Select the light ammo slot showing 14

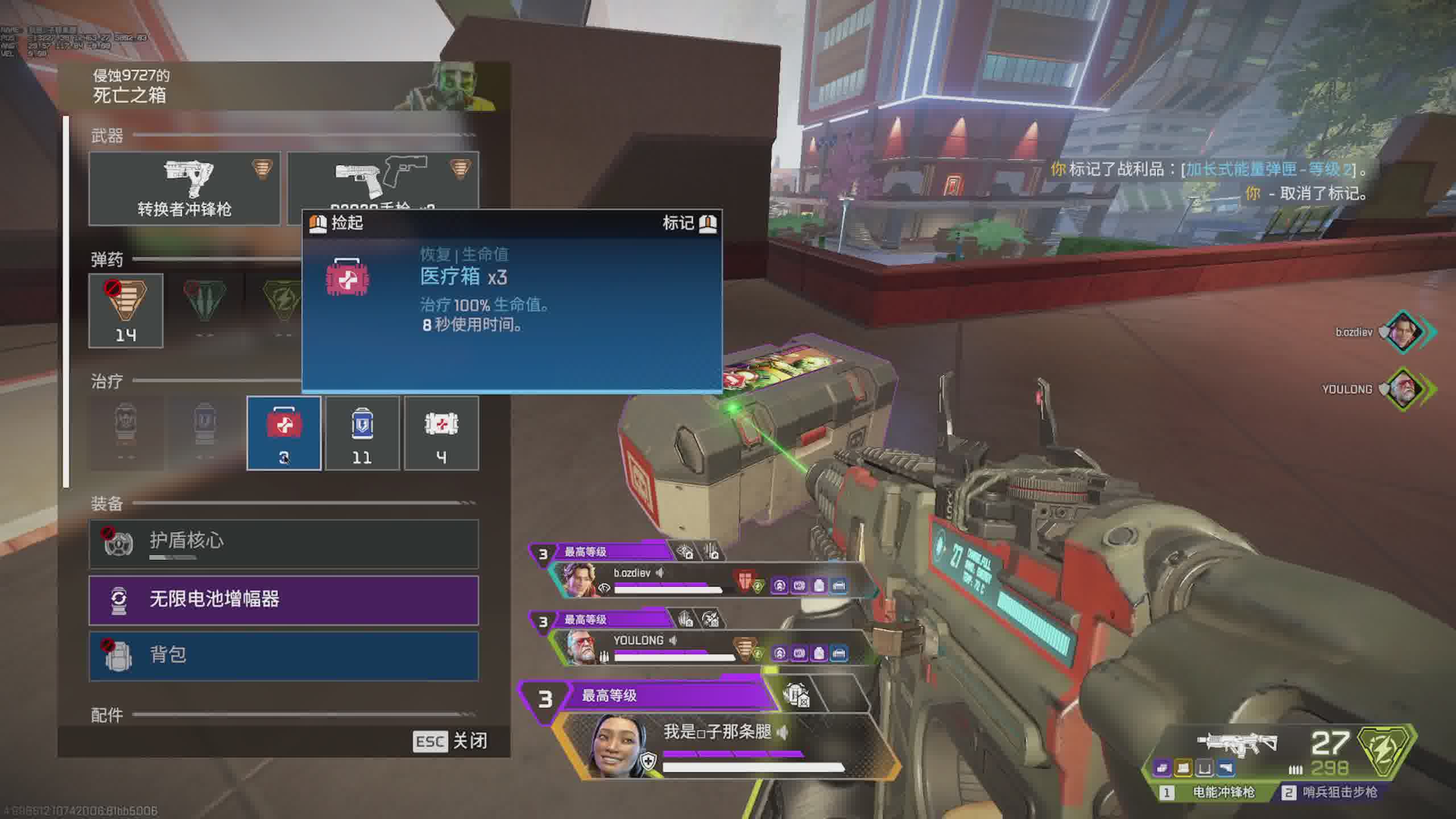[126, 311]
